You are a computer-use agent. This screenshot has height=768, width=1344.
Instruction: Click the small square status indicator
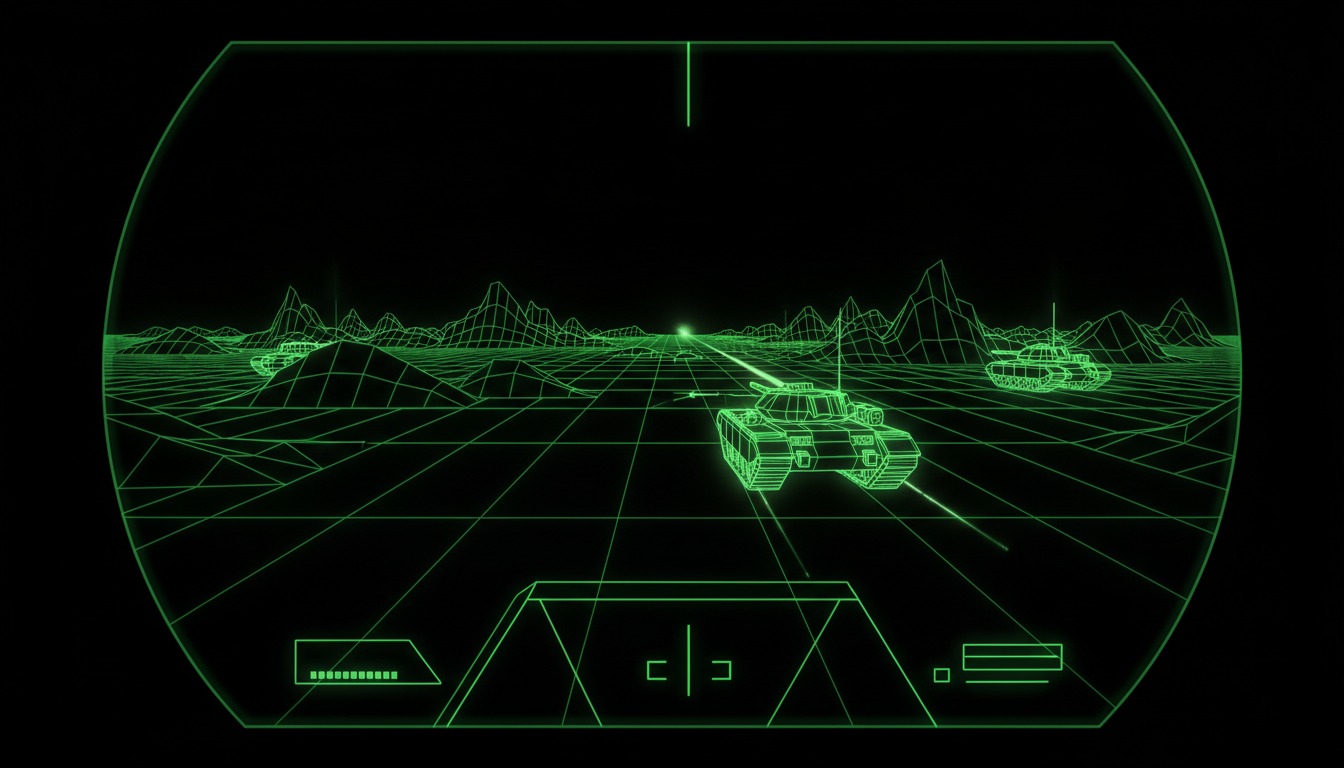[942, 675]
